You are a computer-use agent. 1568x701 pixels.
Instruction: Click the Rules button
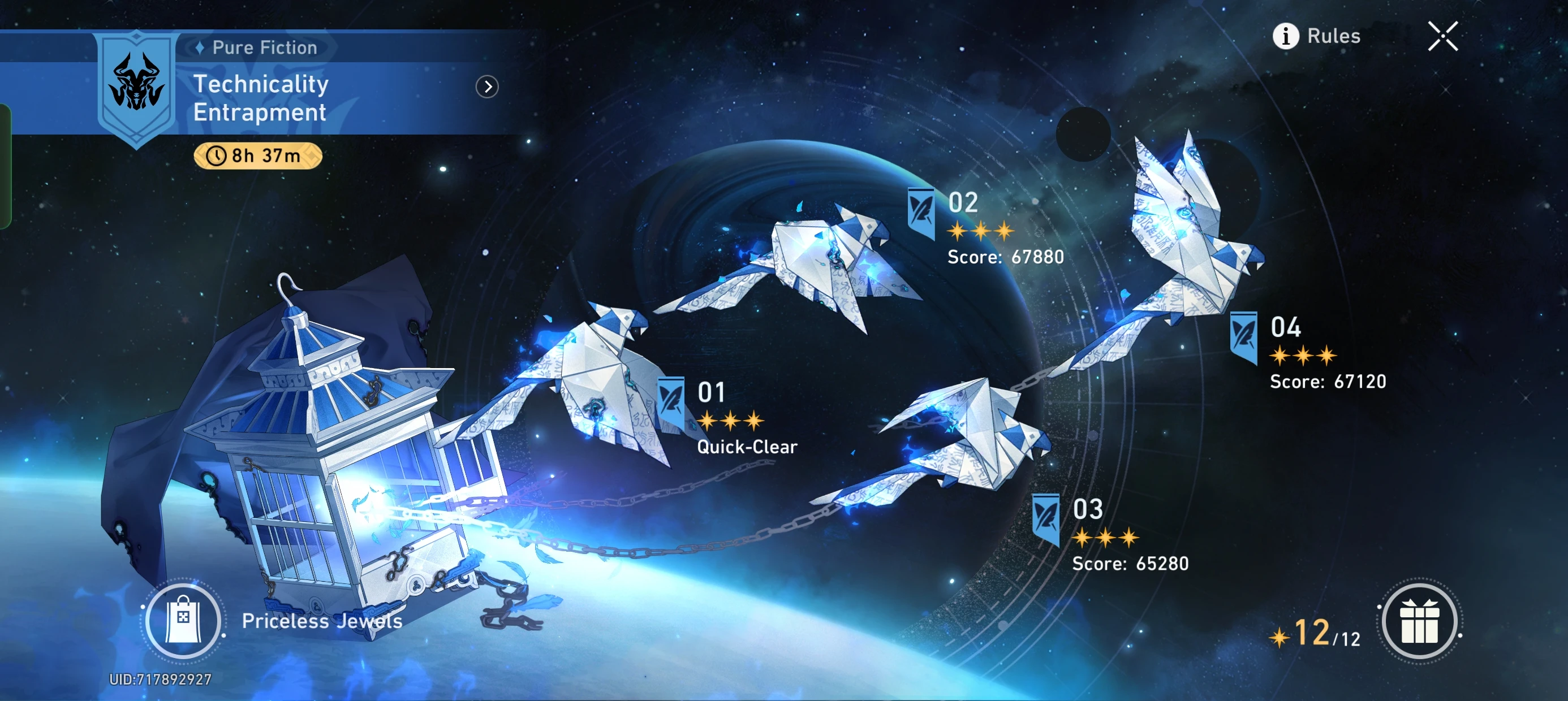tap(1333, 37)
